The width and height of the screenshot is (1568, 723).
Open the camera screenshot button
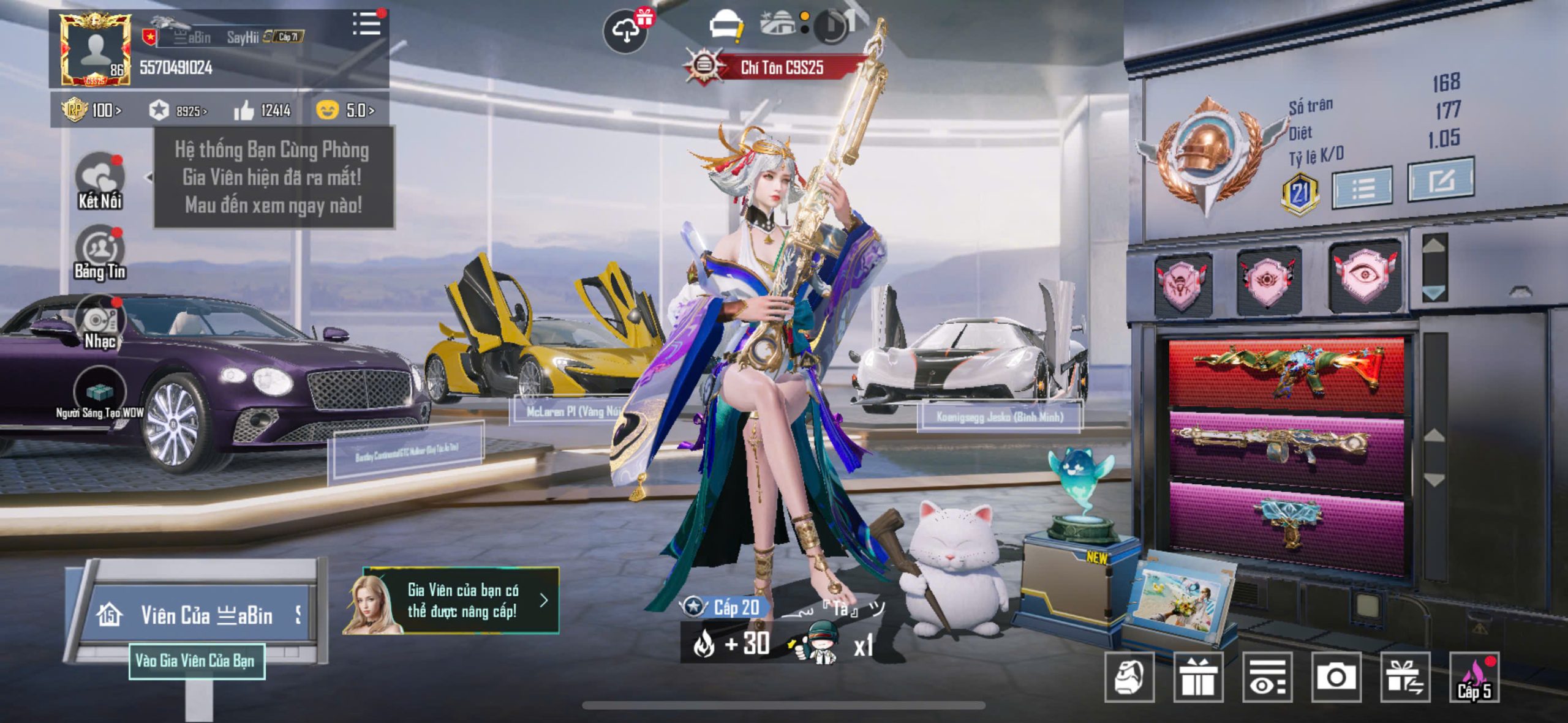(1336, 677)
